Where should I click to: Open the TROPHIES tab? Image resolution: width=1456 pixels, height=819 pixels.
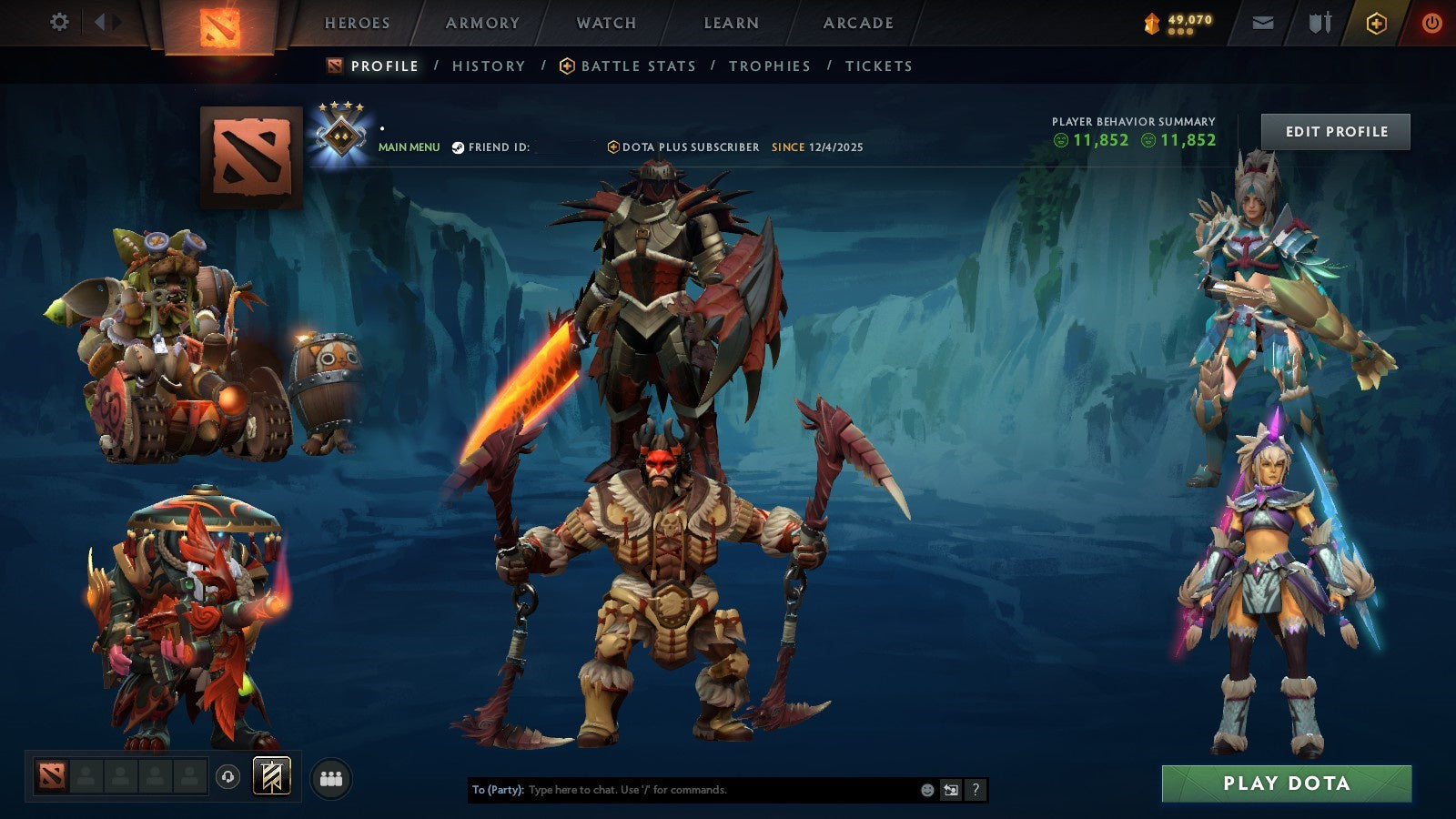pyautogui.click(x=769, y=66)
